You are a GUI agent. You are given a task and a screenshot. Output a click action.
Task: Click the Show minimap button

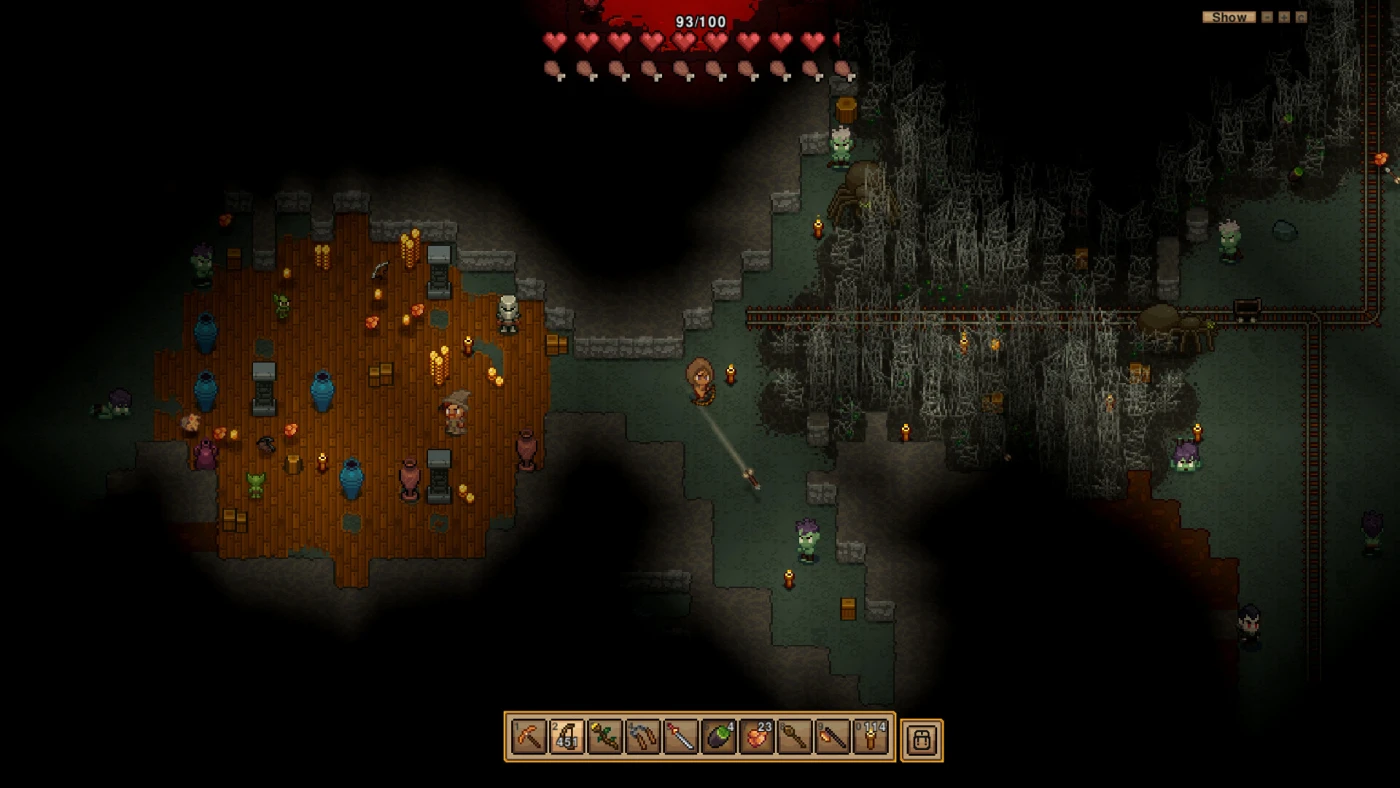(x=1229, y=17)
